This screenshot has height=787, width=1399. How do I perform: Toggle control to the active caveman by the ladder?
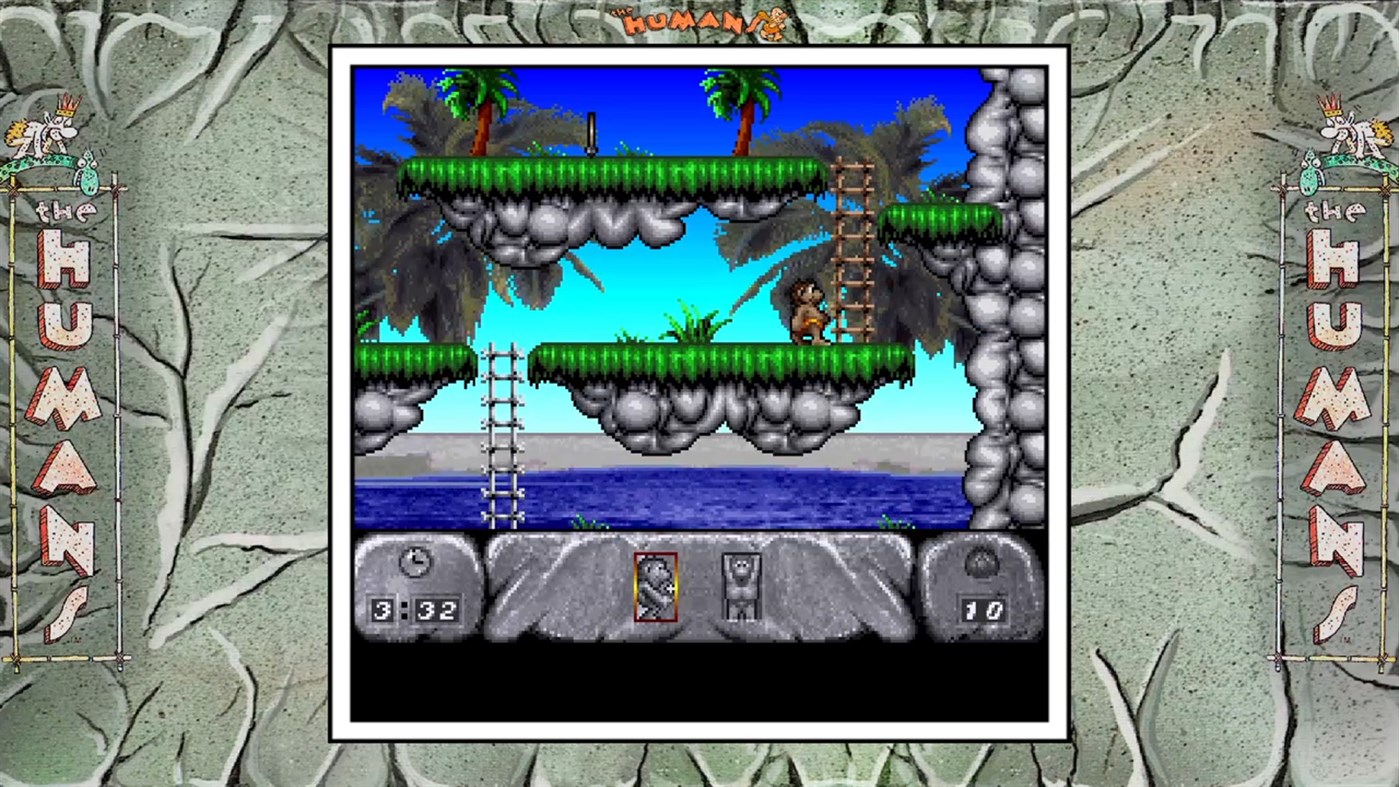808,310
